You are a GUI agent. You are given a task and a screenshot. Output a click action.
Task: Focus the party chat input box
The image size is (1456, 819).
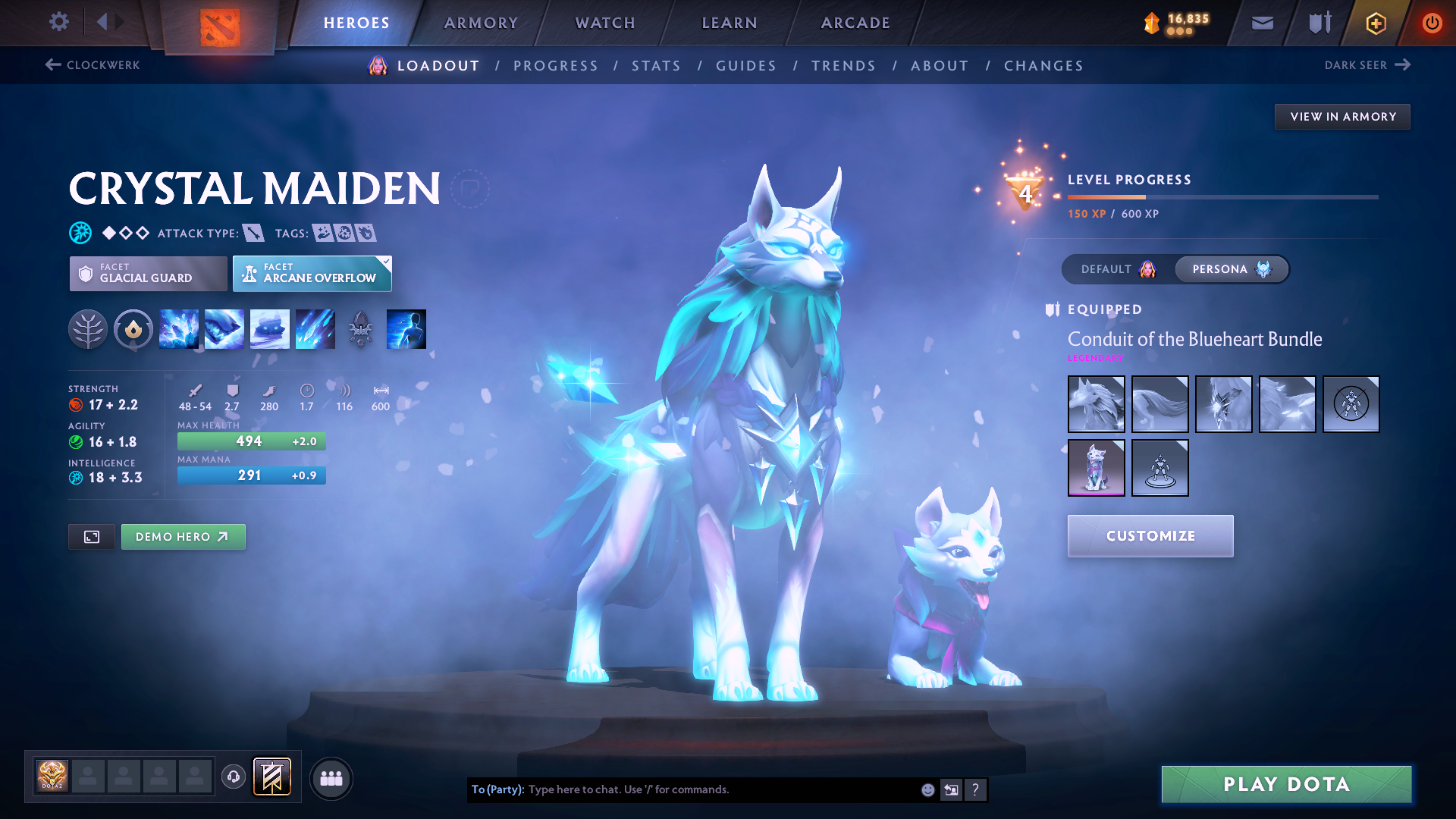point(720,789)
